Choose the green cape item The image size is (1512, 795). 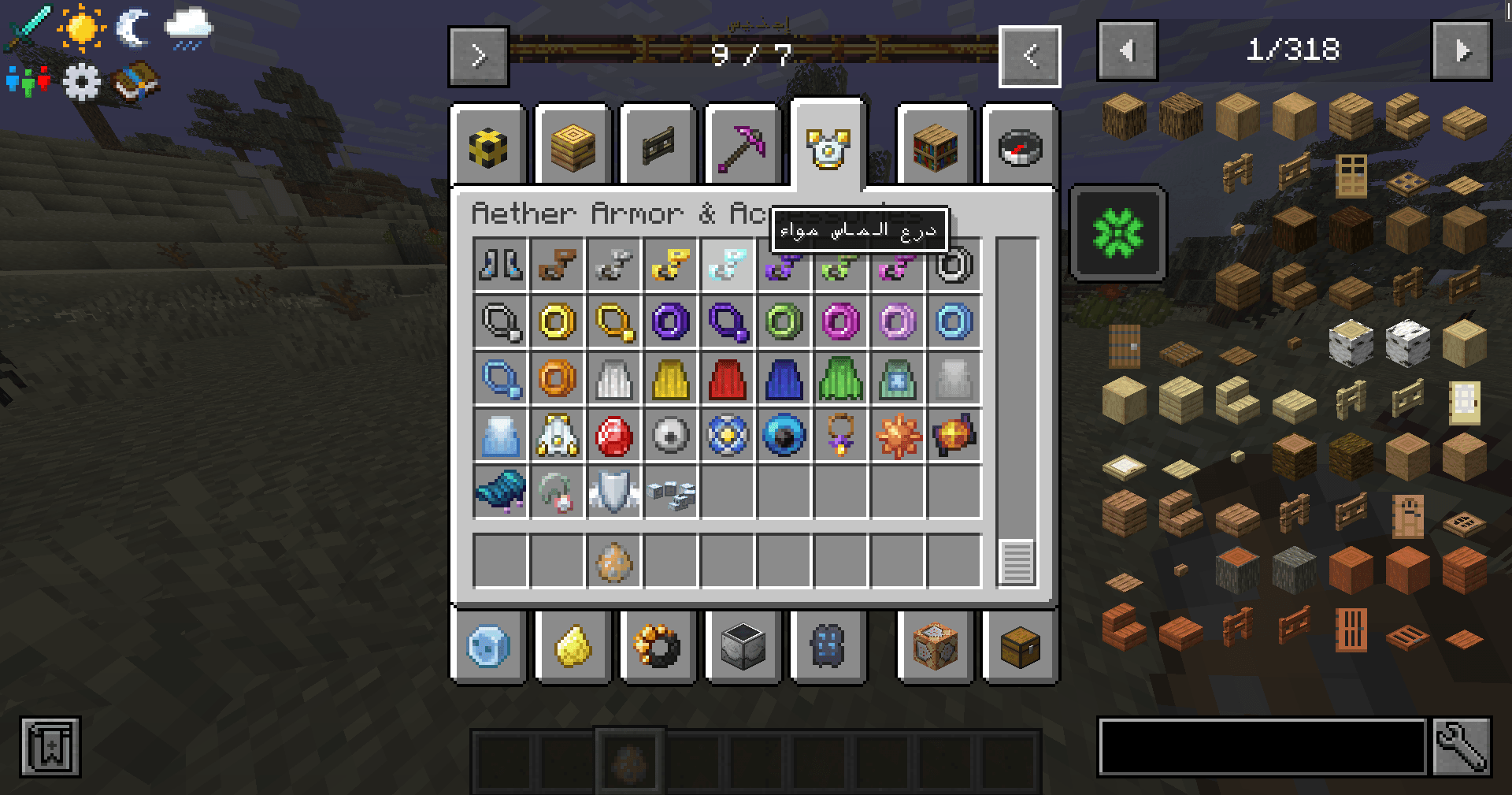tap(840, 378)
